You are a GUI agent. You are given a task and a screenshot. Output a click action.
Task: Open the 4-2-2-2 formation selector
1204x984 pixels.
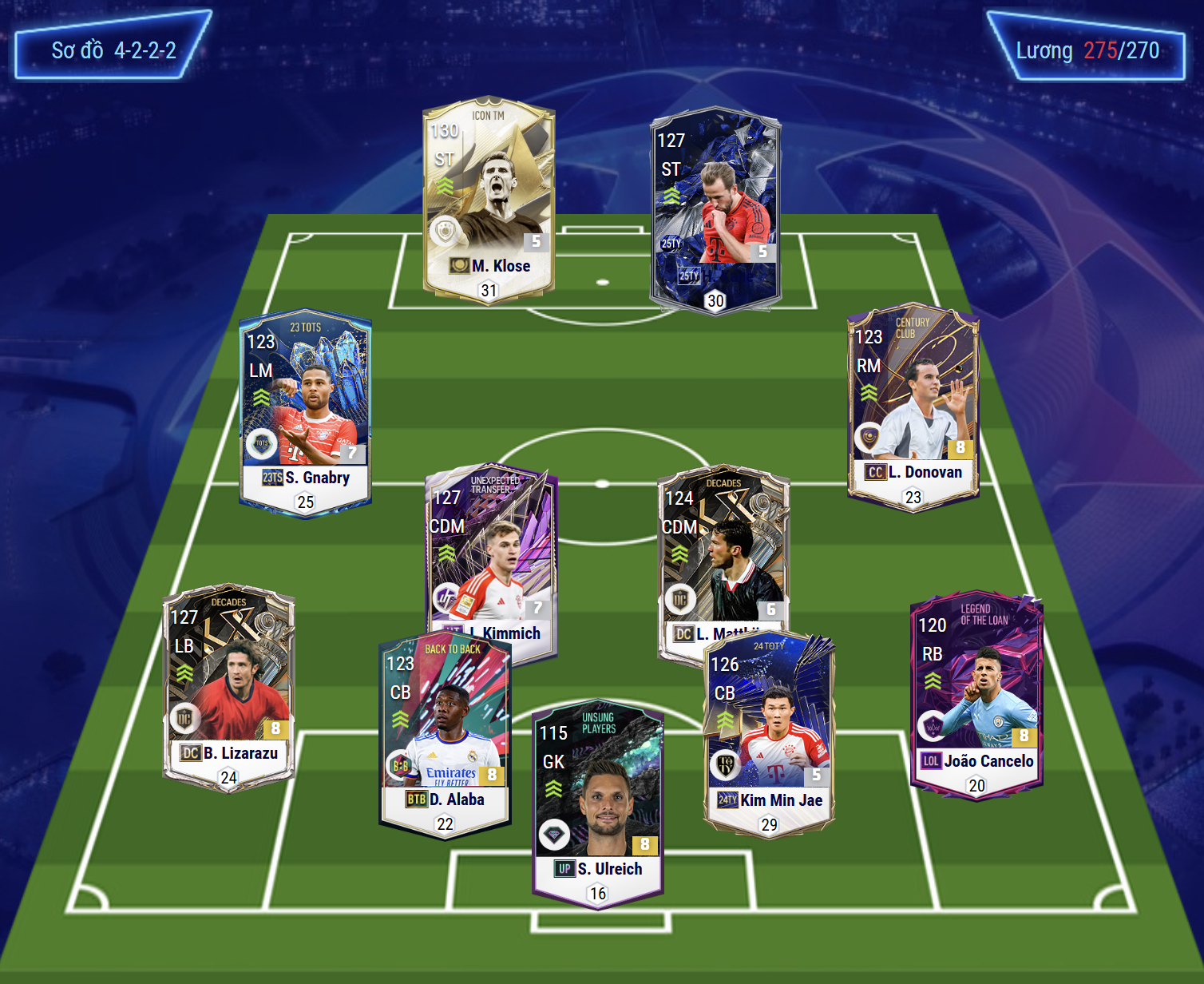[113, 50]
